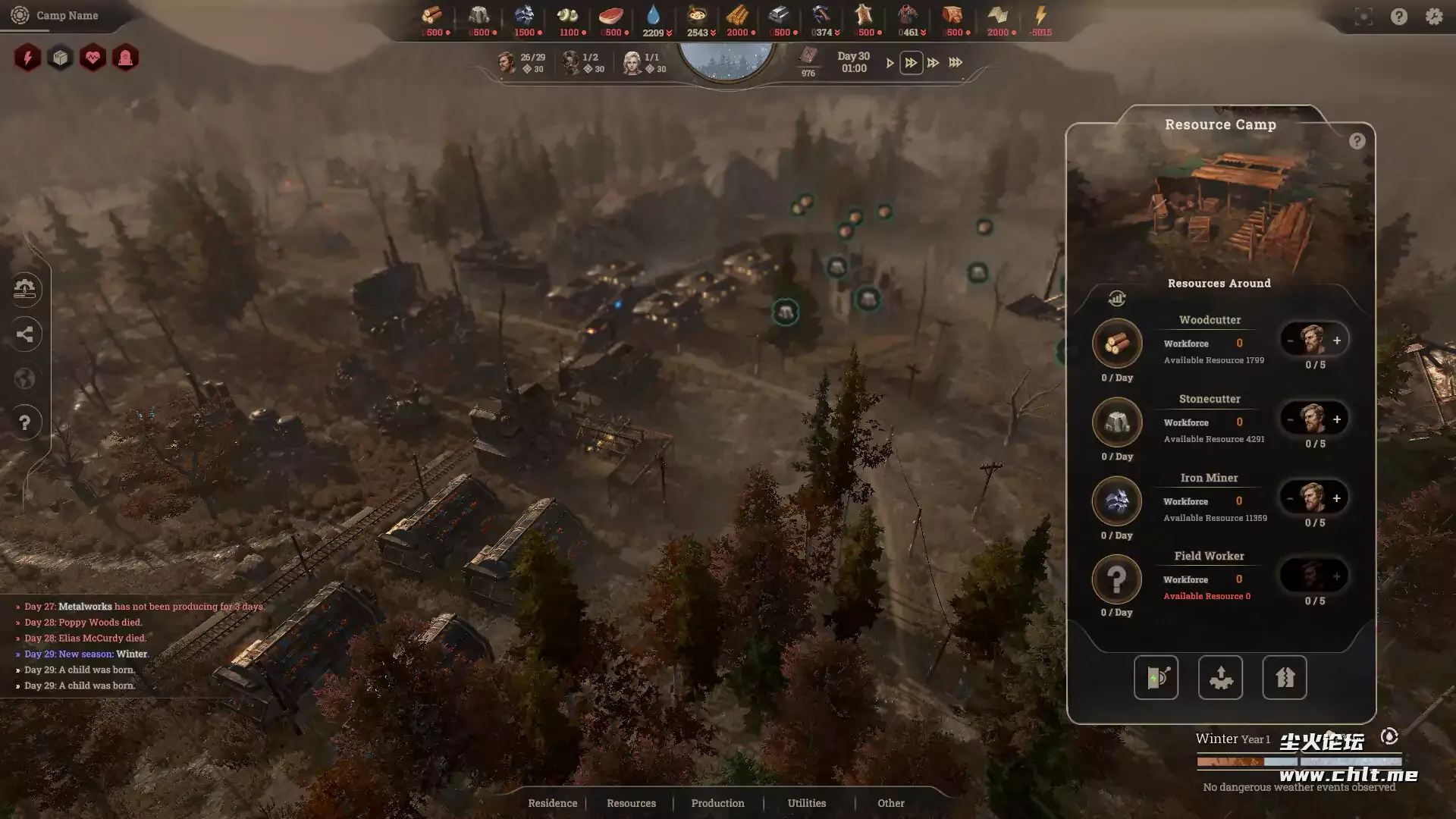Open the Resource Camp help tooltip
The height and width of the screenshot is (819, 1456).
(1357, 141)
